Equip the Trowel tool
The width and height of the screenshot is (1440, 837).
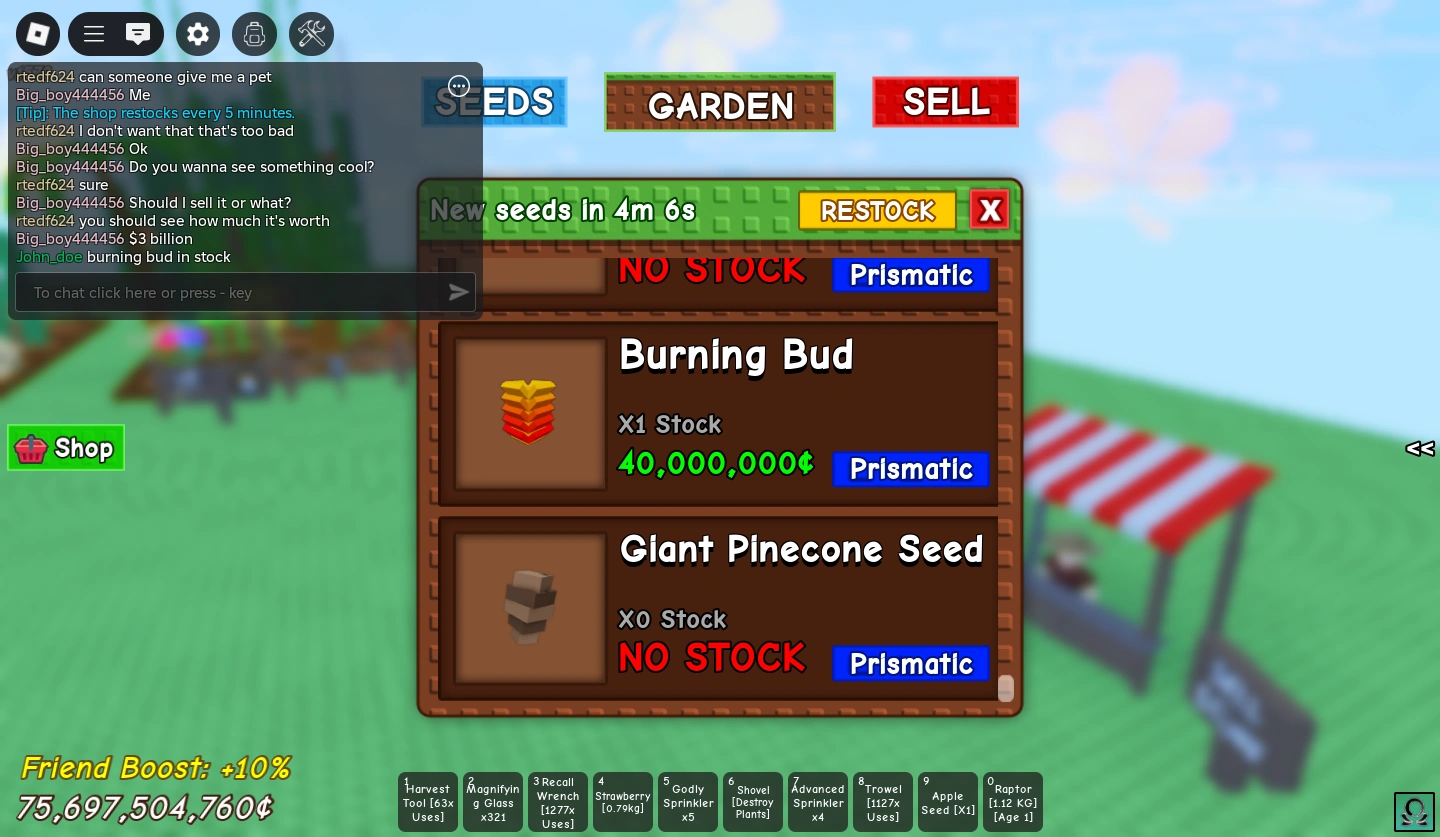pyautogui.click(x=883, y=801)
